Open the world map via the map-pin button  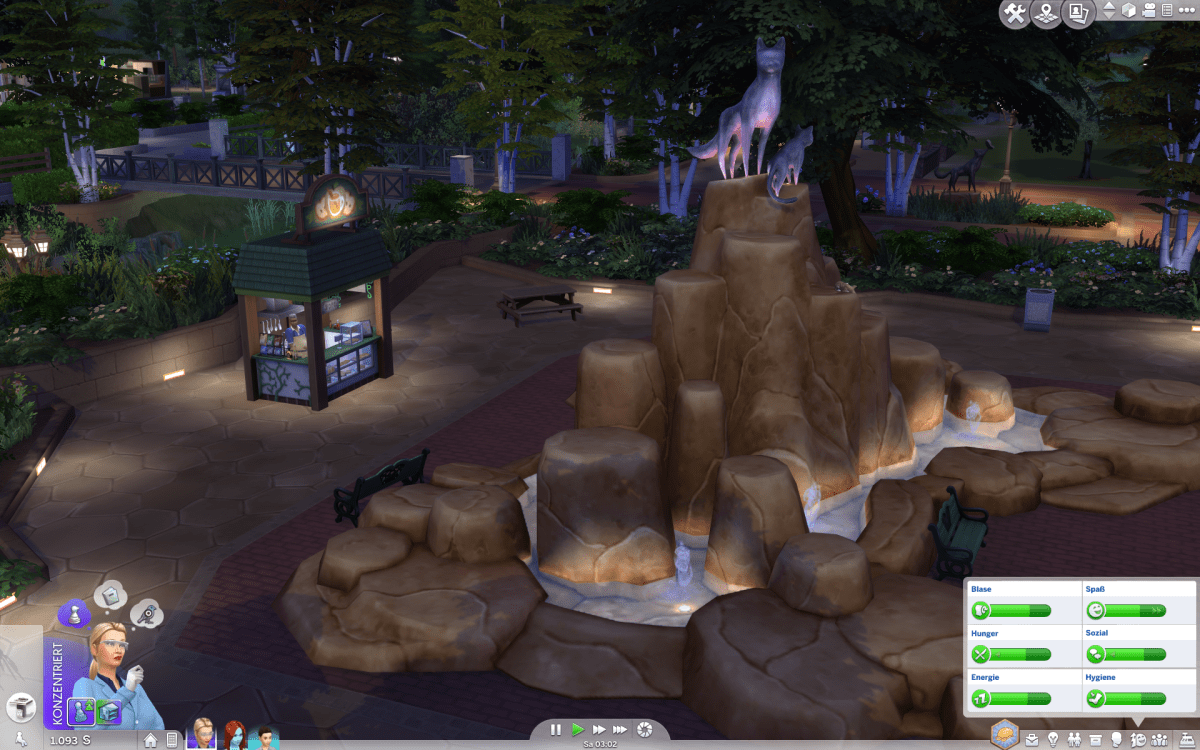click(x=1046, y=14)
